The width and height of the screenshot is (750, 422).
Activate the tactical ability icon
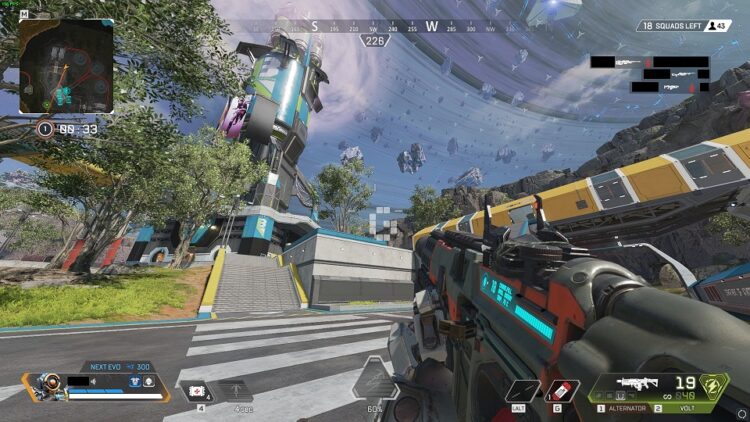click(x=522, y=390)
